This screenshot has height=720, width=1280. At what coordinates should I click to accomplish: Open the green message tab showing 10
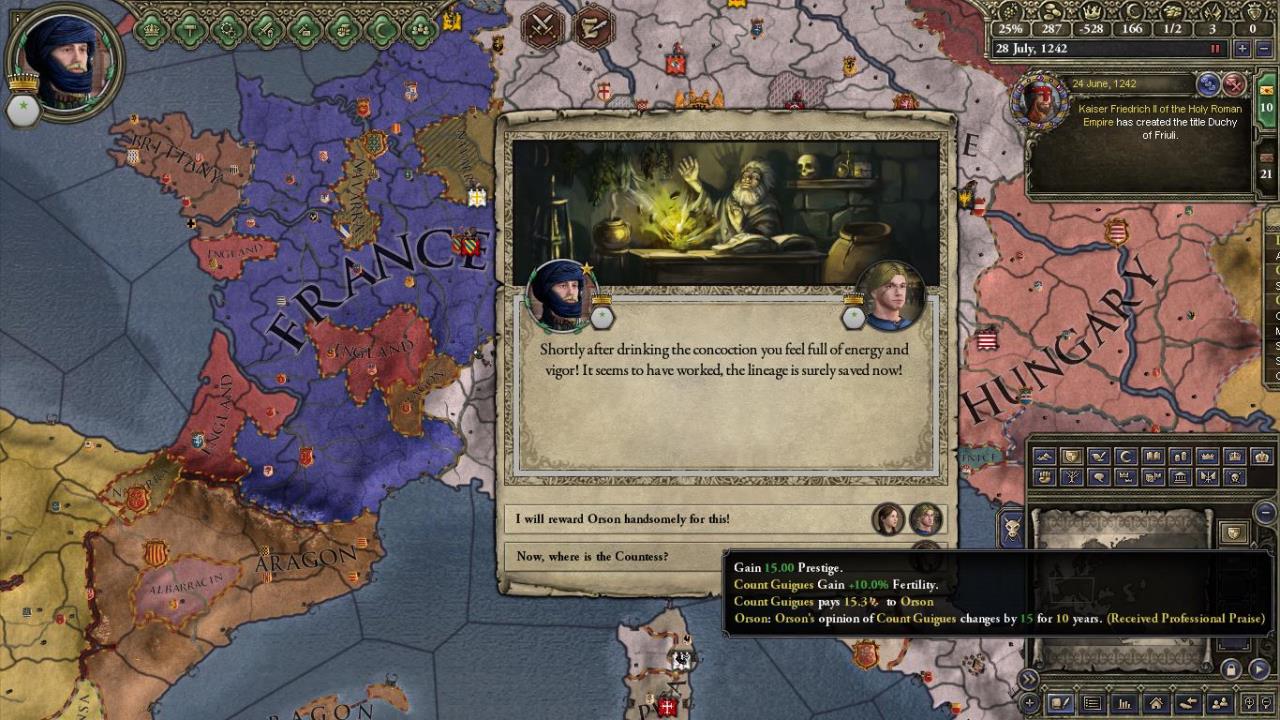click(x=1266, y=108)
